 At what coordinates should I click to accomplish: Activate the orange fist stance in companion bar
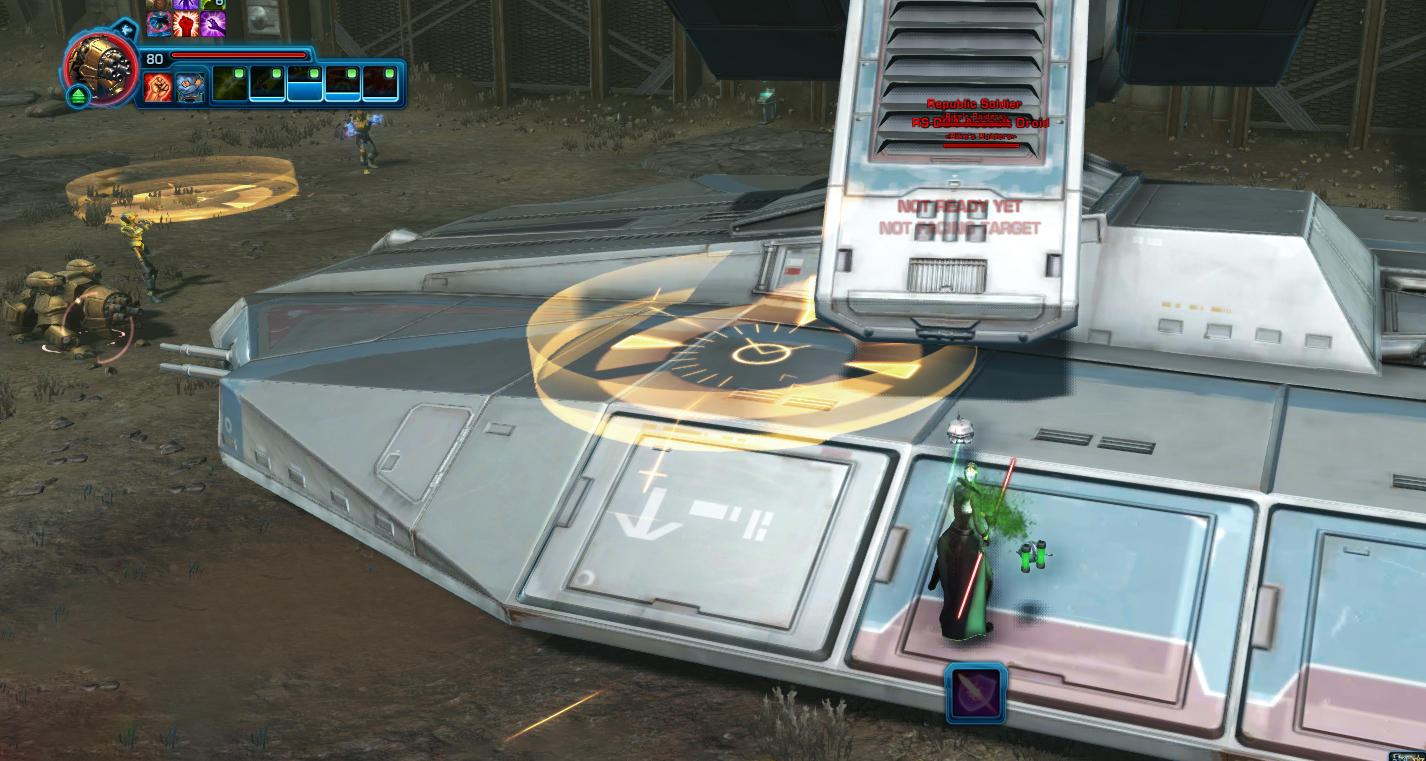(158, 87)
